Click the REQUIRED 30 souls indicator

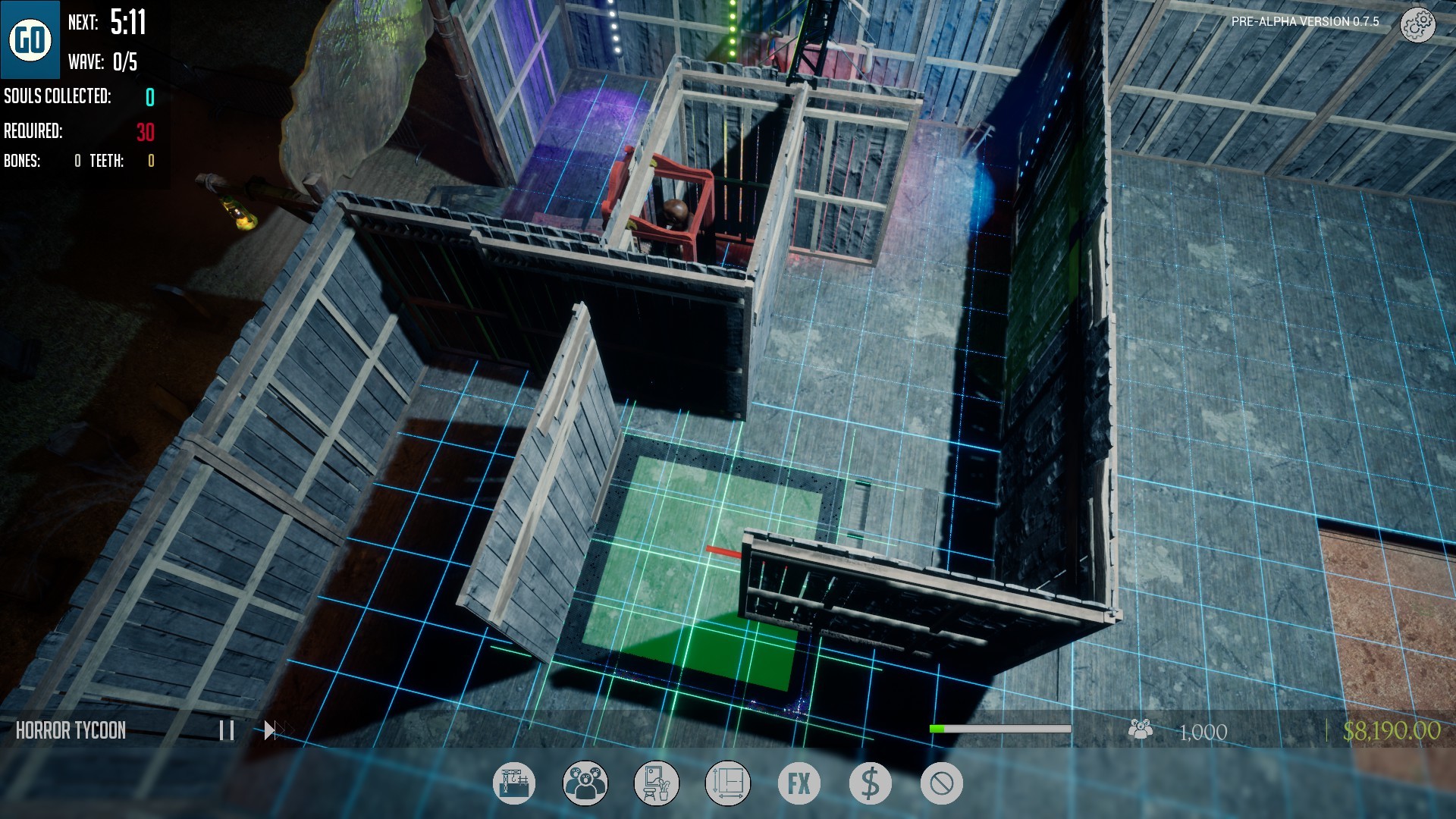pyautogui.click(x=78, y=130)
